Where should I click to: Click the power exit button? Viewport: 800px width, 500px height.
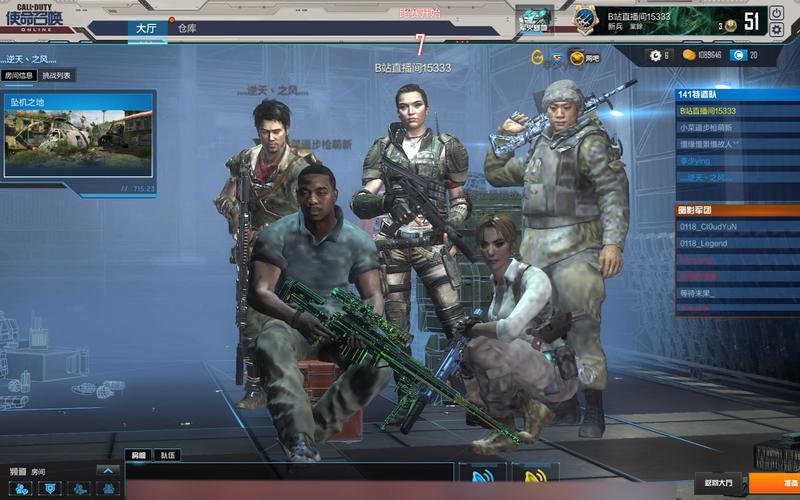777,15
